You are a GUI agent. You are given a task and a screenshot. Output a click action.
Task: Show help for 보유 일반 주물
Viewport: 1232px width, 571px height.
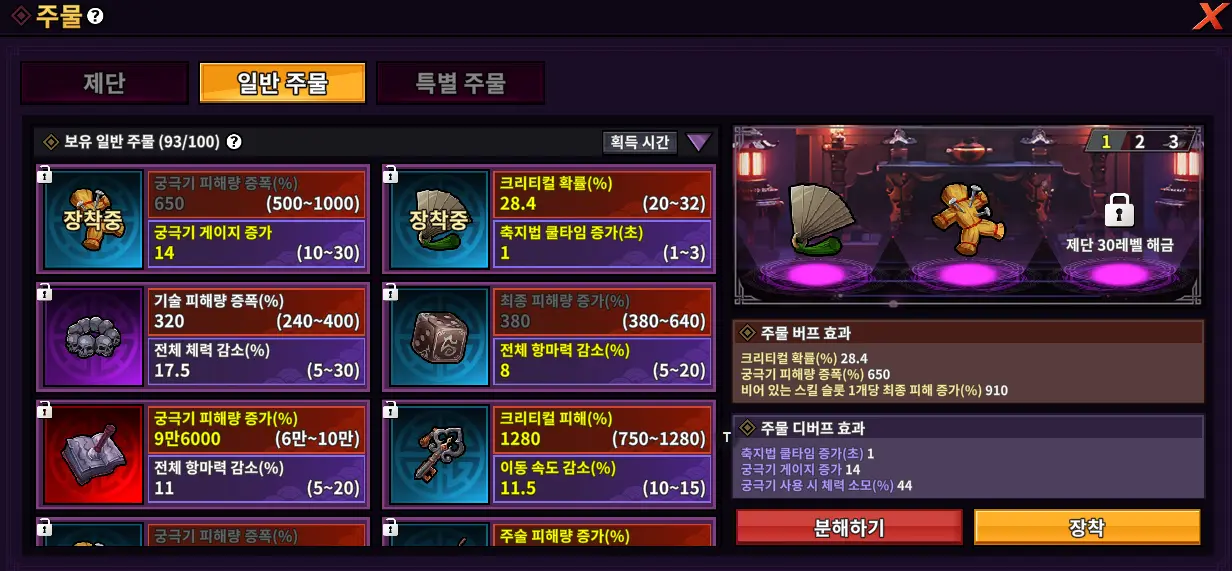tap(234, 142)
